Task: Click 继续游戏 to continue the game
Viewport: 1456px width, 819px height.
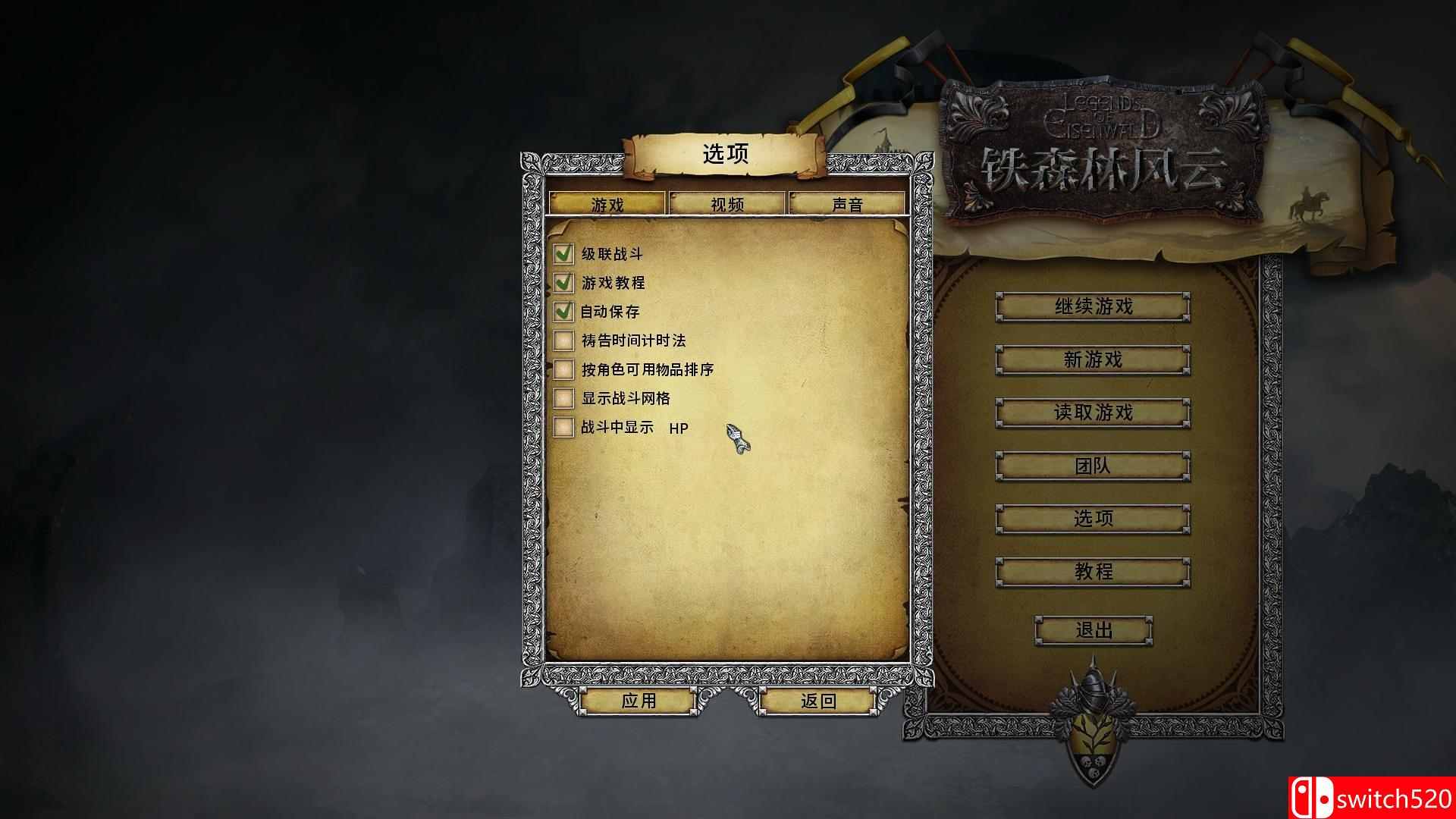Action: (1093, 307)
